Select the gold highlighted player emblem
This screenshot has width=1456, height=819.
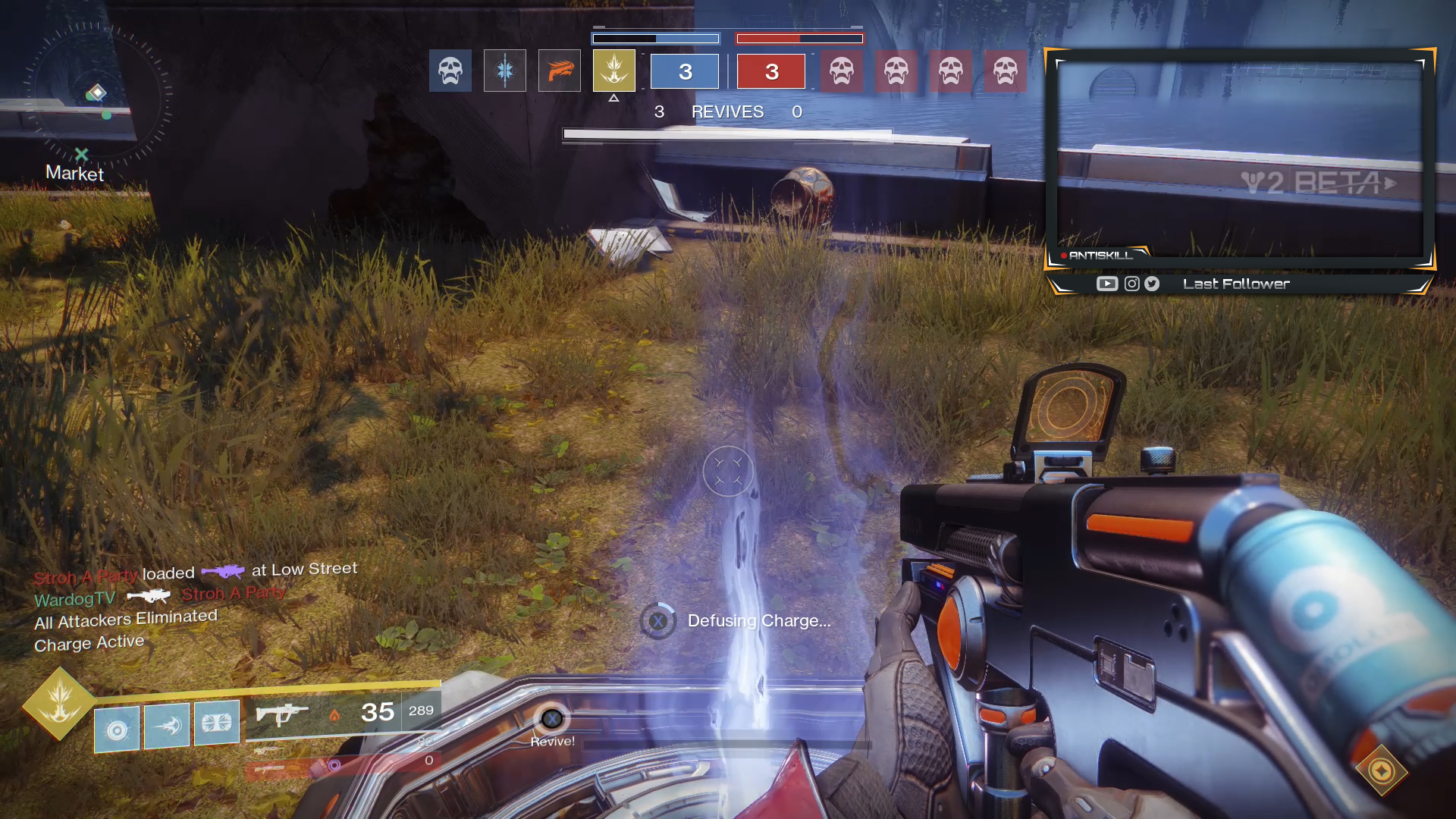tap(614, 71)
